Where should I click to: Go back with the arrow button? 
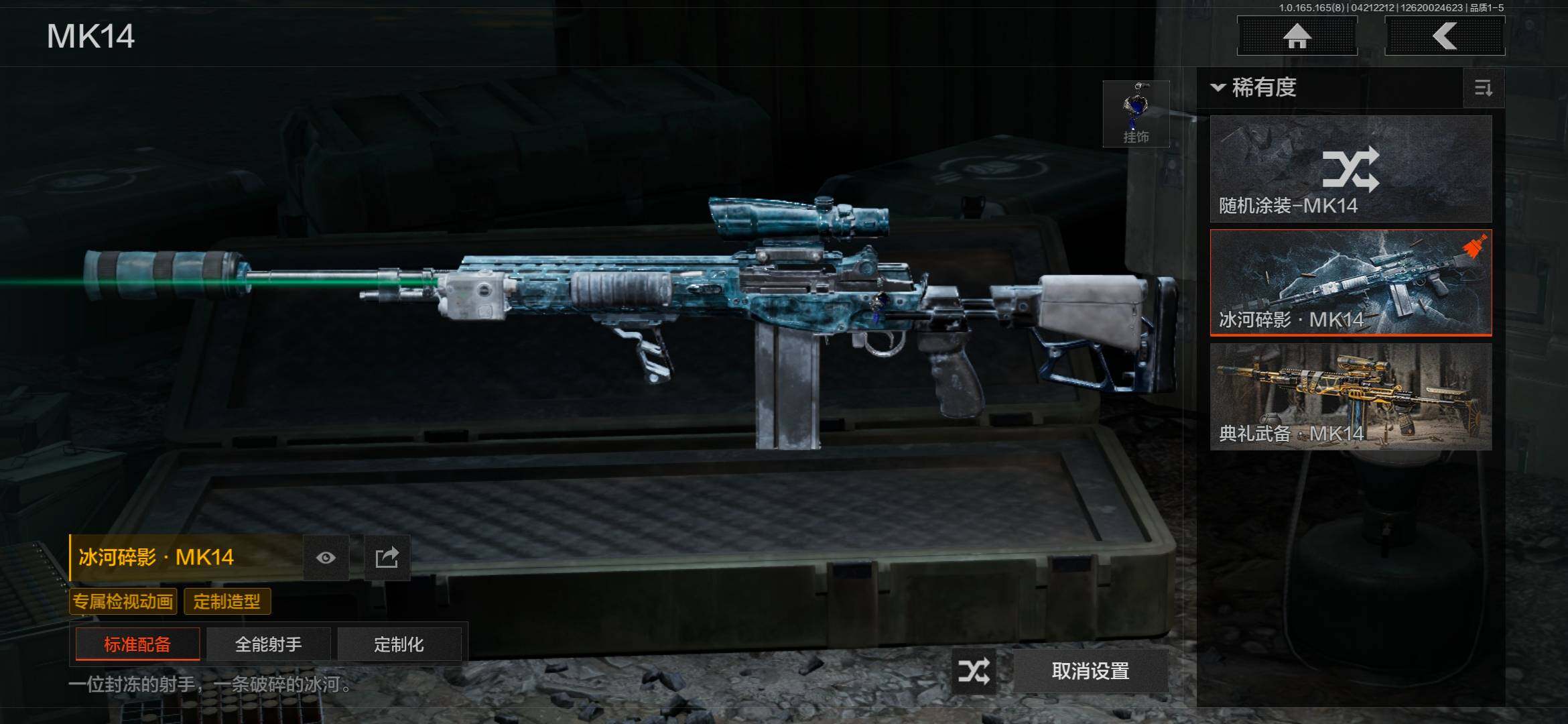1445,36
